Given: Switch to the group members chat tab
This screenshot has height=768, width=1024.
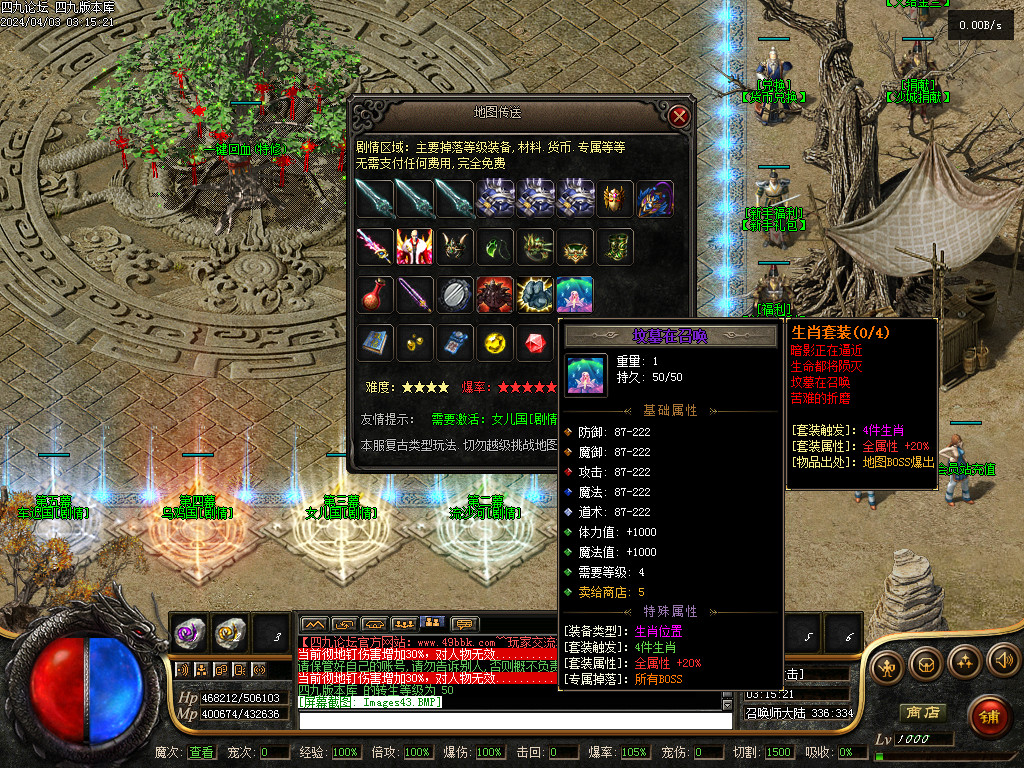Looking at the screenshot, I should click(404, 625).
